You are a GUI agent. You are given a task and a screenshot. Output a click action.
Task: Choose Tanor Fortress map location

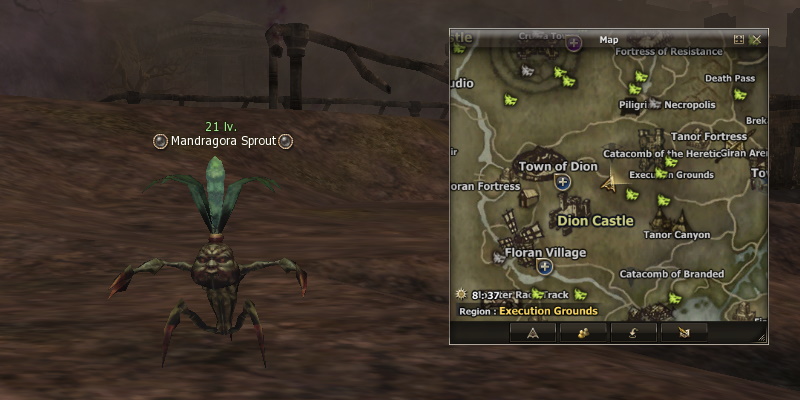(x=708, y=137)
